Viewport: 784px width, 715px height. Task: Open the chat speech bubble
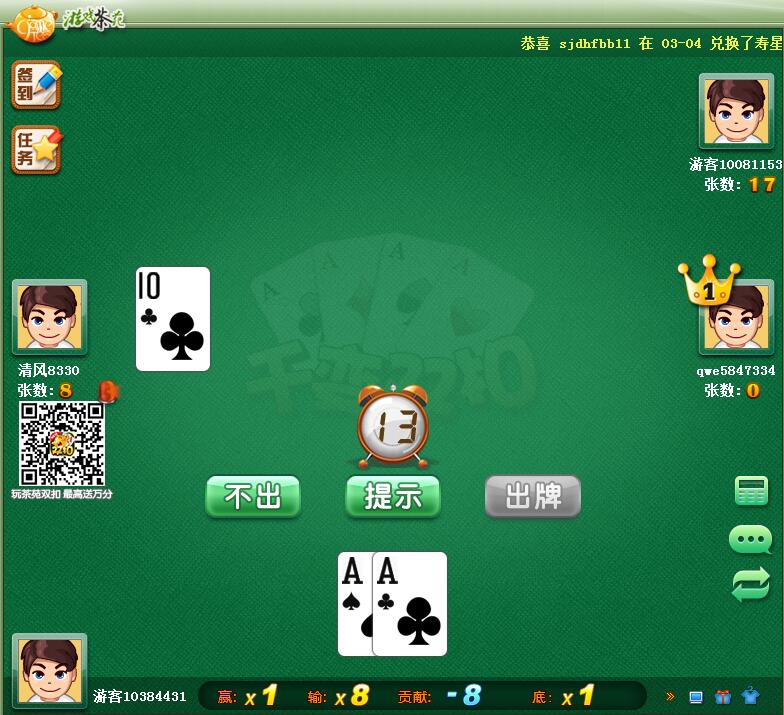click(x=750, y=540)
